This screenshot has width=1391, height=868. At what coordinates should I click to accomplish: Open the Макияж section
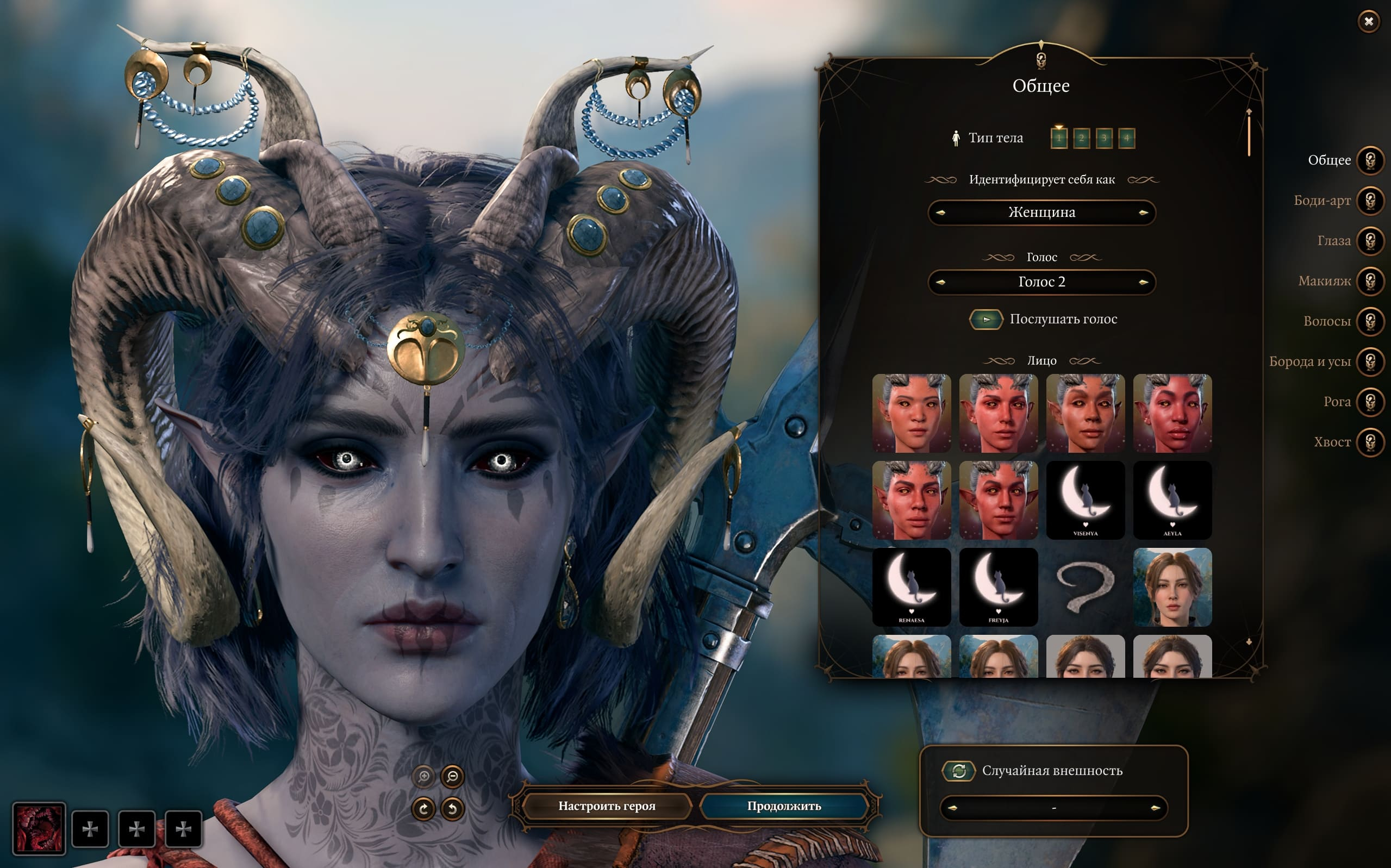(1370, 282)
